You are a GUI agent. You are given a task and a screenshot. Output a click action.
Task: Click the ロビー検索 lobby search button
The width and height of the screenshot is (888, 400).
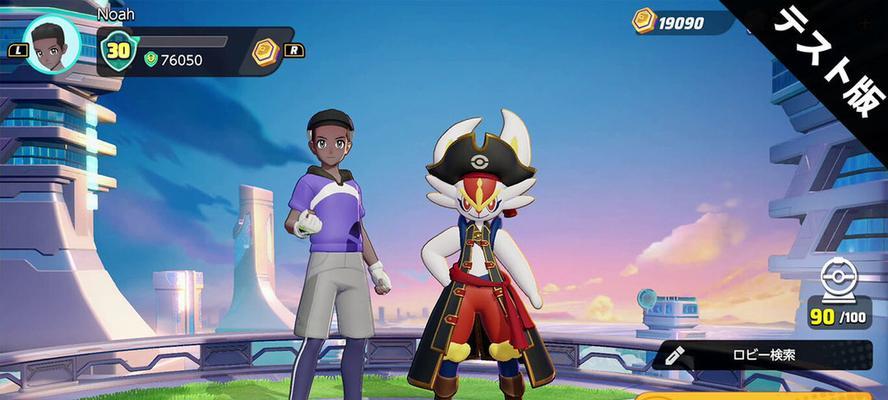click(x=763, y=355)
